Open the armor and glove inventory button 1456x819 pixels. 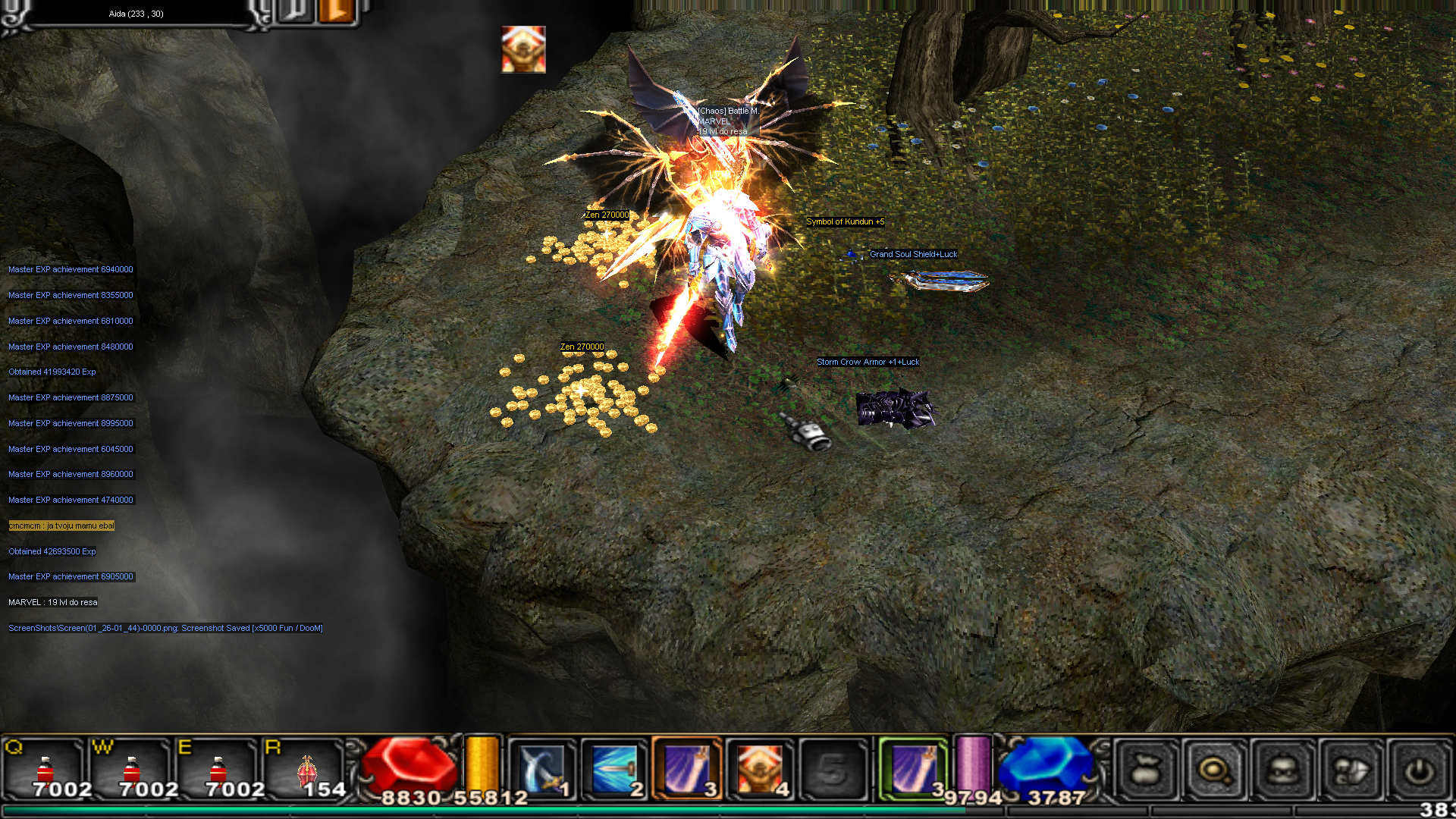1350,771
